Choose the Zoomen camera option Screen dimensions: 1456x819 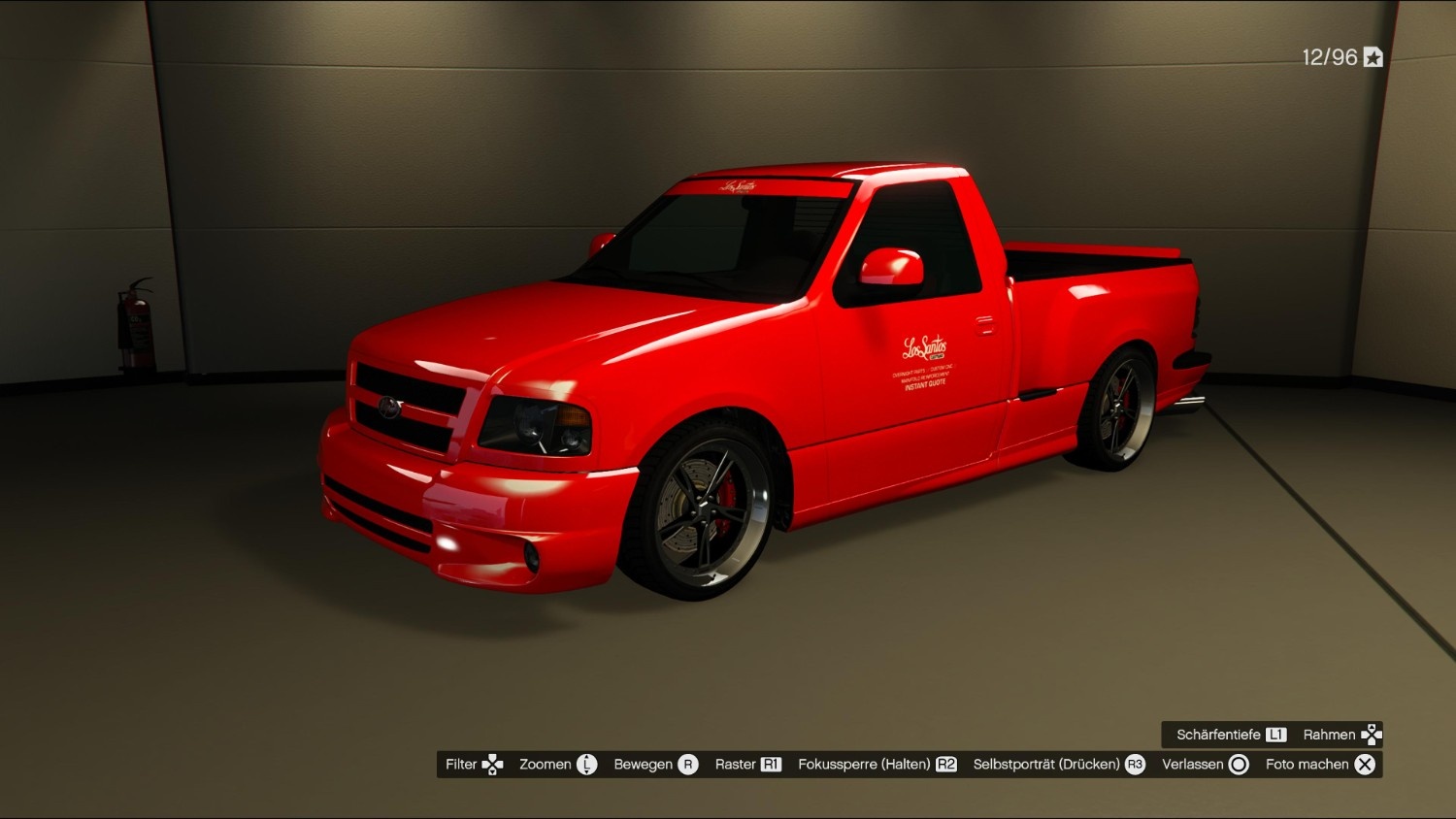(x=557, y=765)
